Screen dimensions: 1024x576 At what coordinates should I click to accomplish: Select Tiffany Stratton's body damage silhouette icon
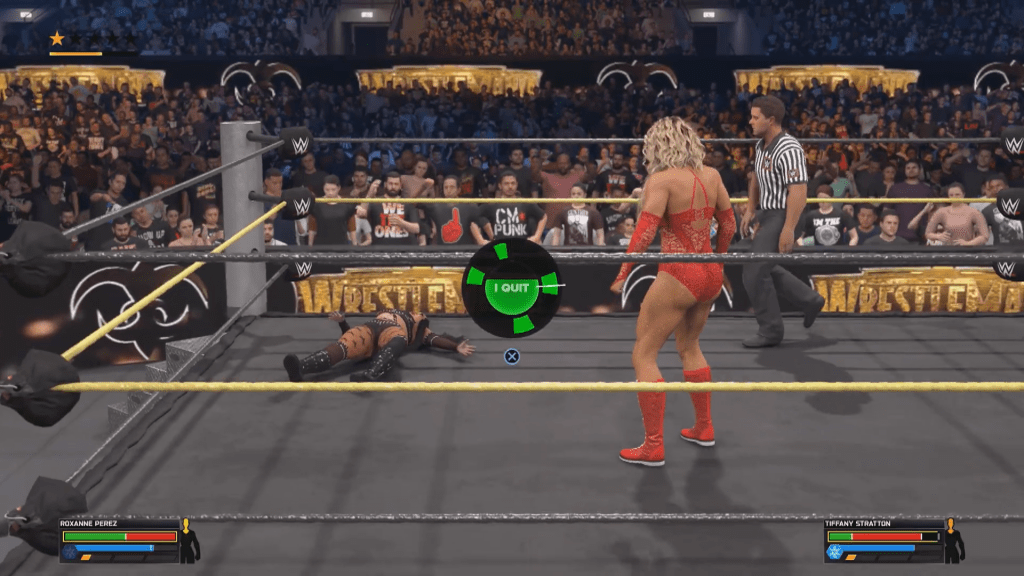[953, 541]
